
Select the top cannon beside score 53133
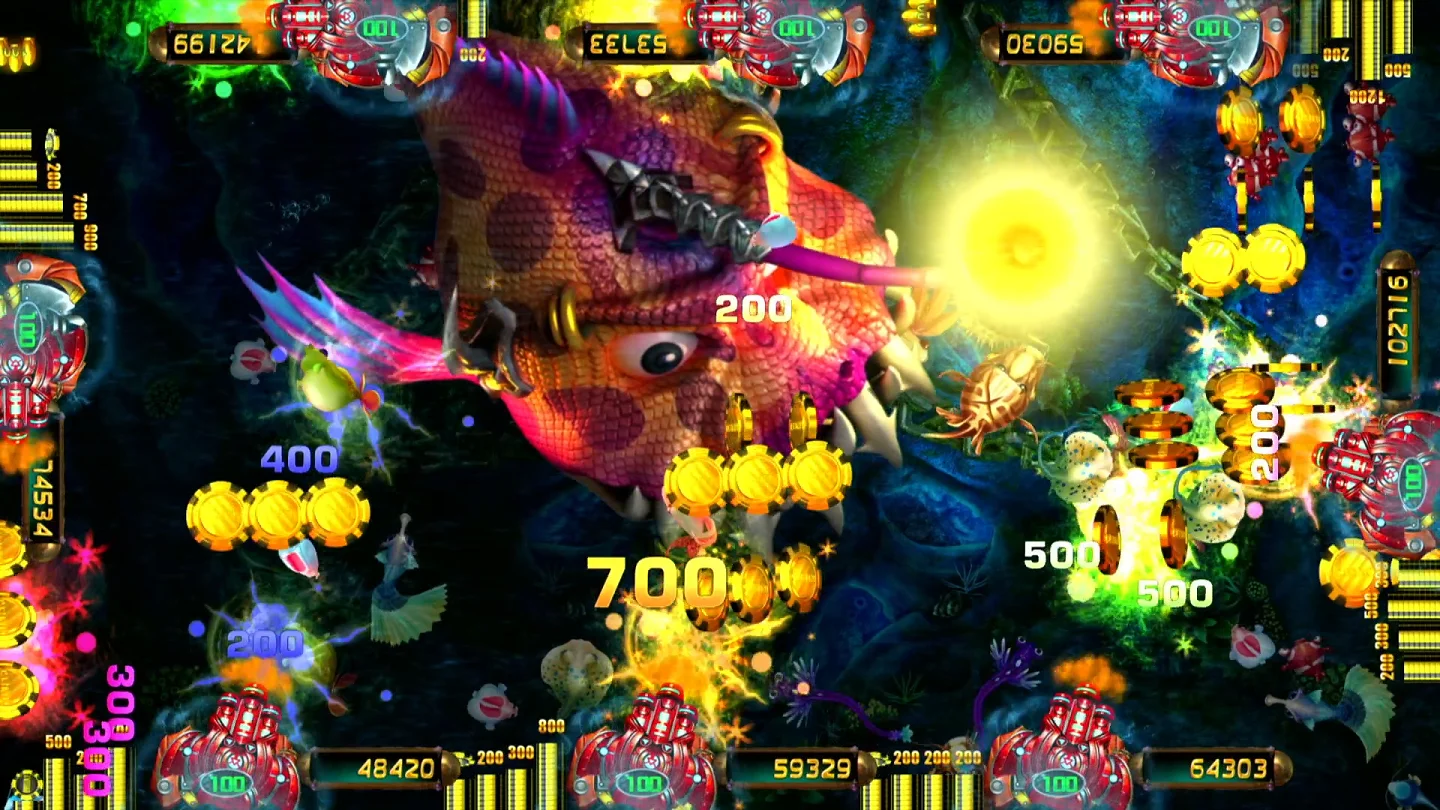787,38
